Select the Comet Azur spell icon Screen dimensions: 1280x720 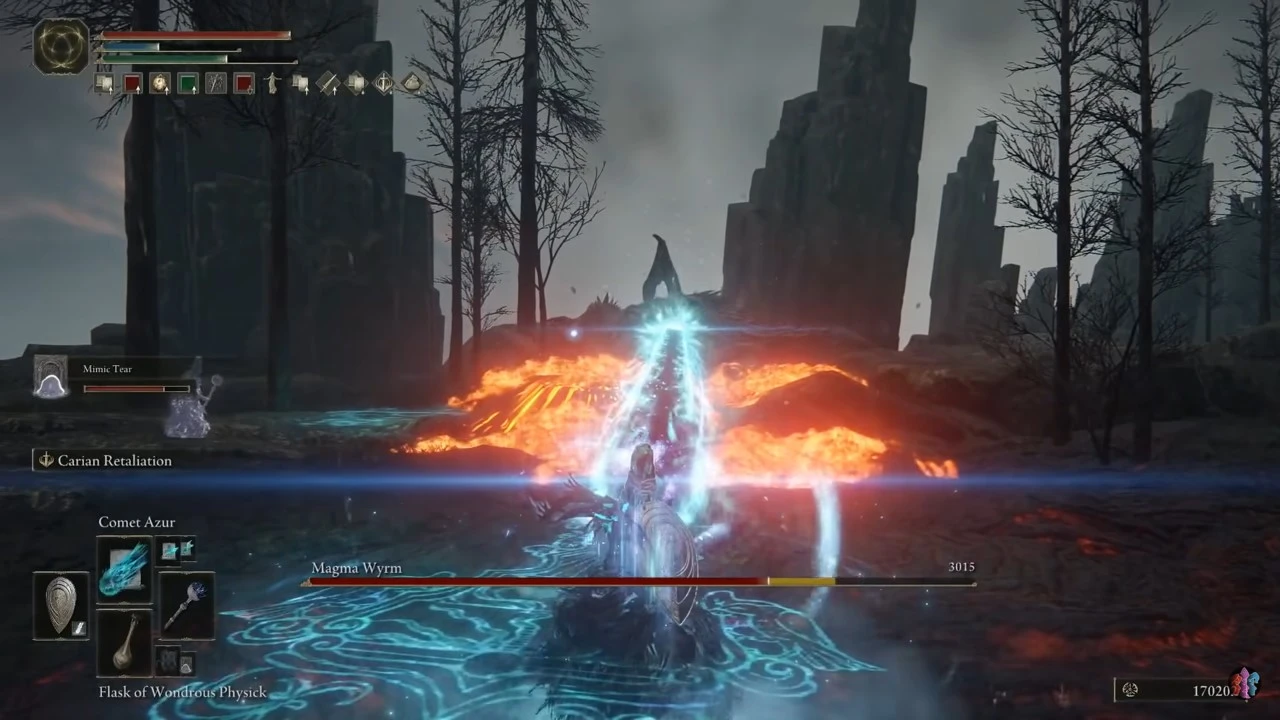123,570
